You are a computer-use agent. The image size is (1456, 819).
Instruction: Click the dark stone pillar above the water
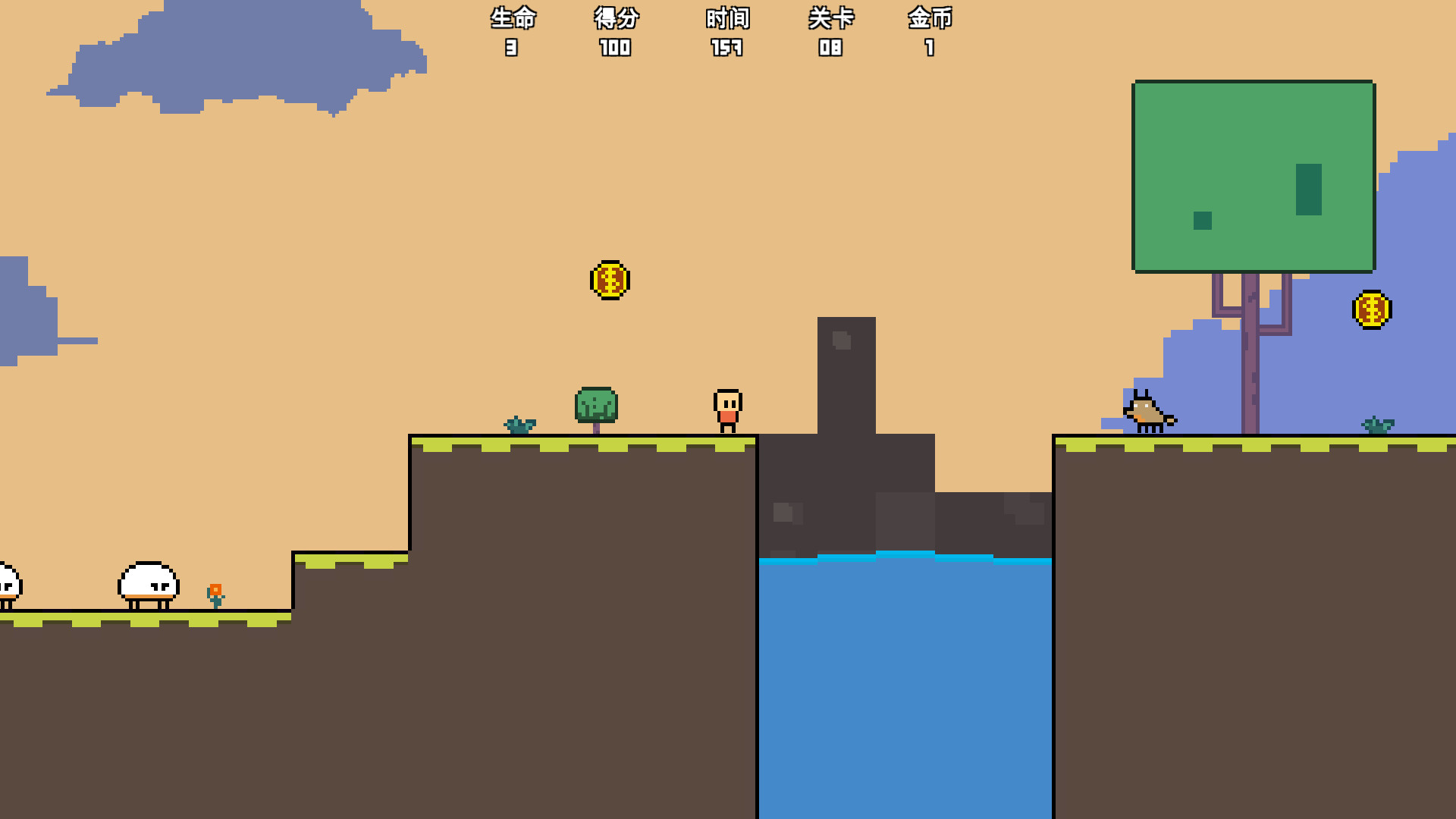846,379
